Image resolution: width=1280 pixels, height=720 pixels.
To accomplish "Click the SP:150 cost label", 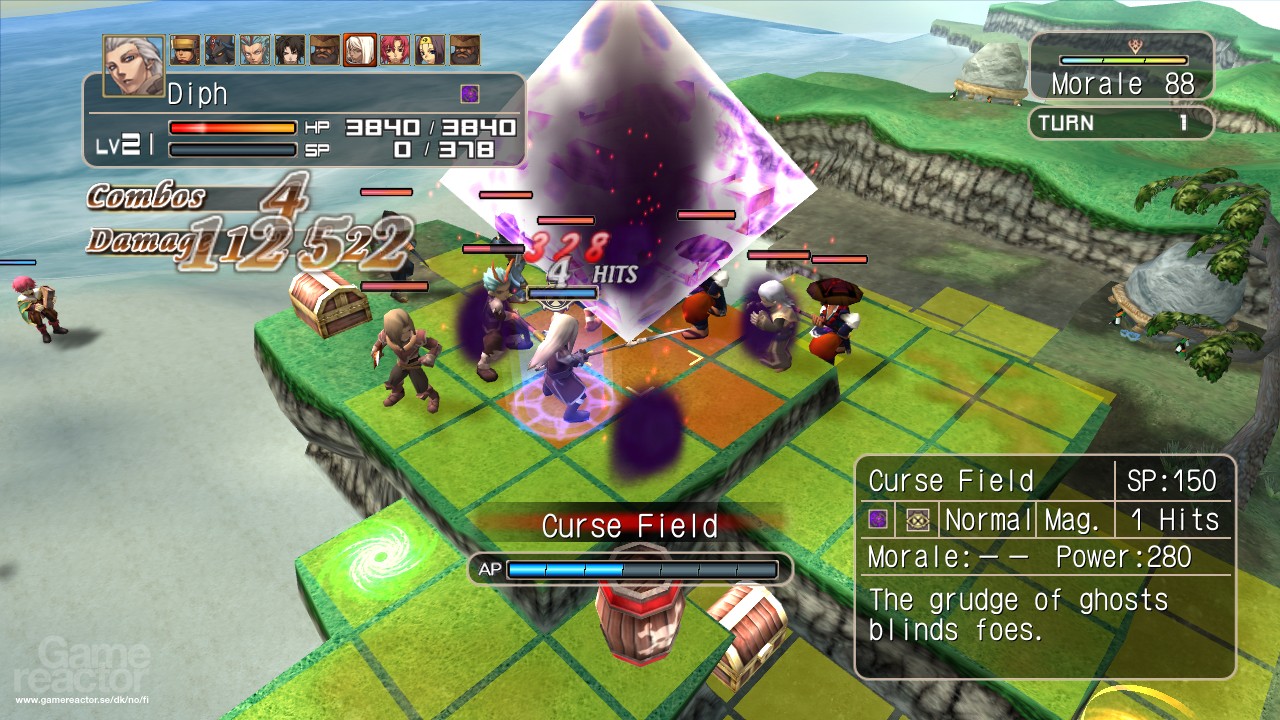I will (1172, 481).
